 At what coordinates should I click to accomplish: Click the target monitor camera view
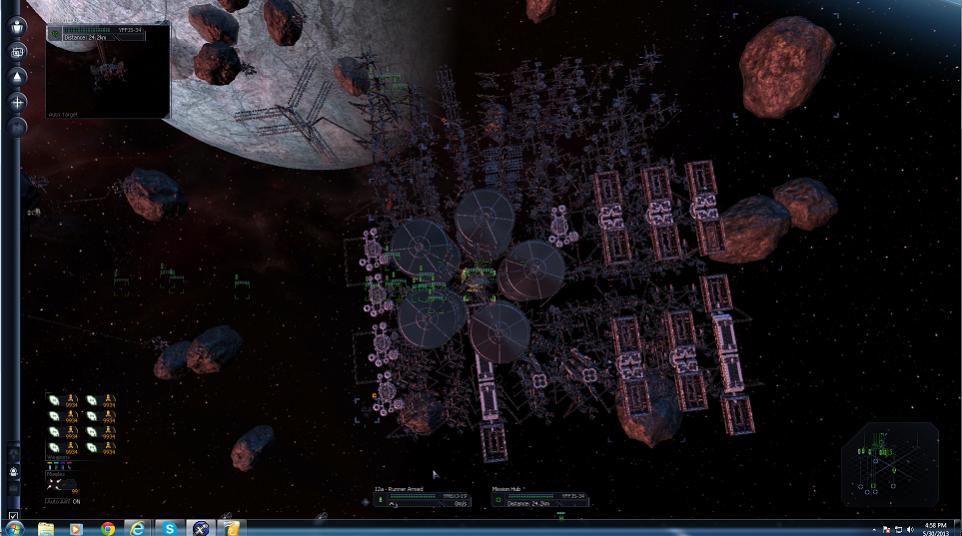point(108,74)
